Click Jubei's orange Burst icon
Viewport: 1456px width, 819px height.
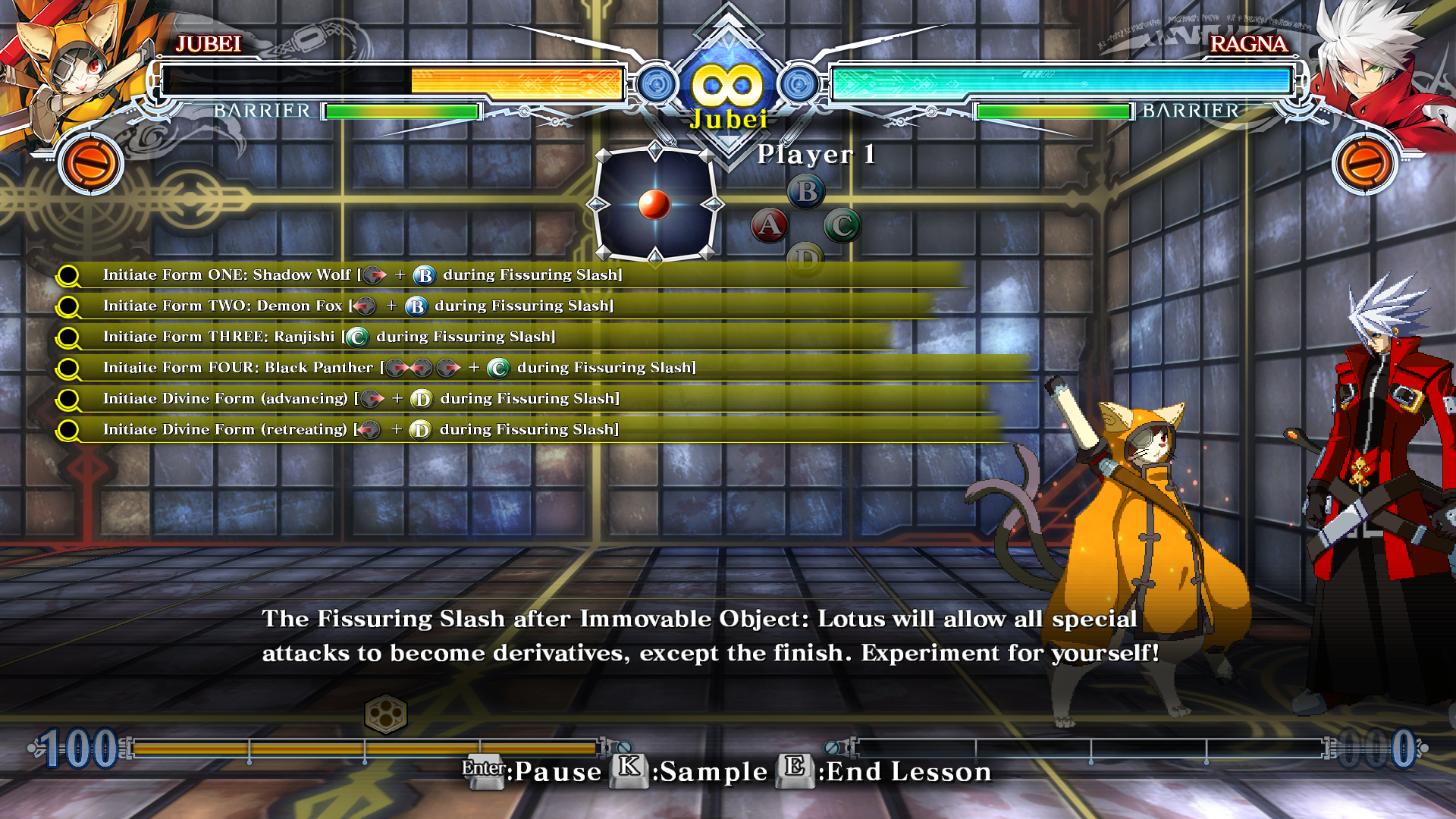[x=91, y=163]
